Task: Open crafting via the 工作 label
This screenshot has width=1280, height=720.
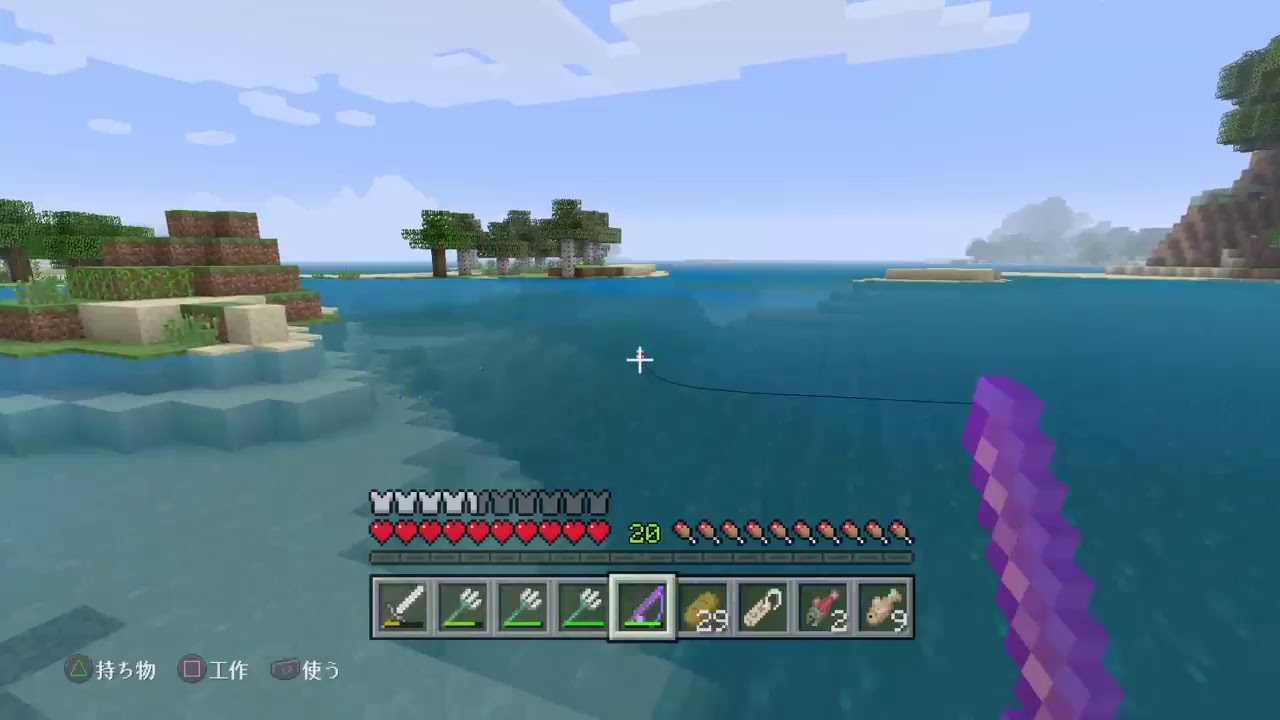Action: point(230,671)
